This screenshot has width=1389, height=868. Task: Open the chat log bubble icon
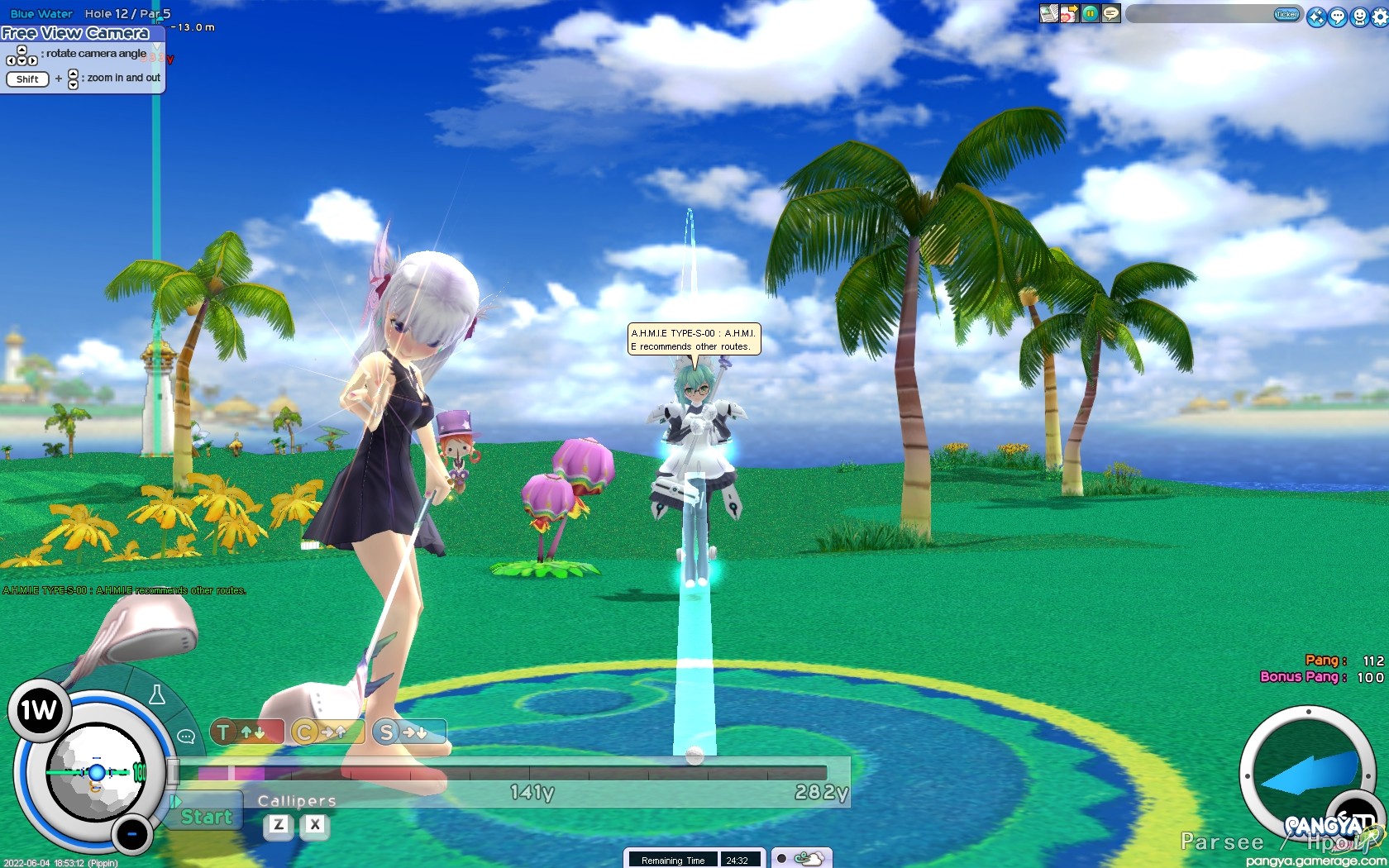tap(1111, 13)
